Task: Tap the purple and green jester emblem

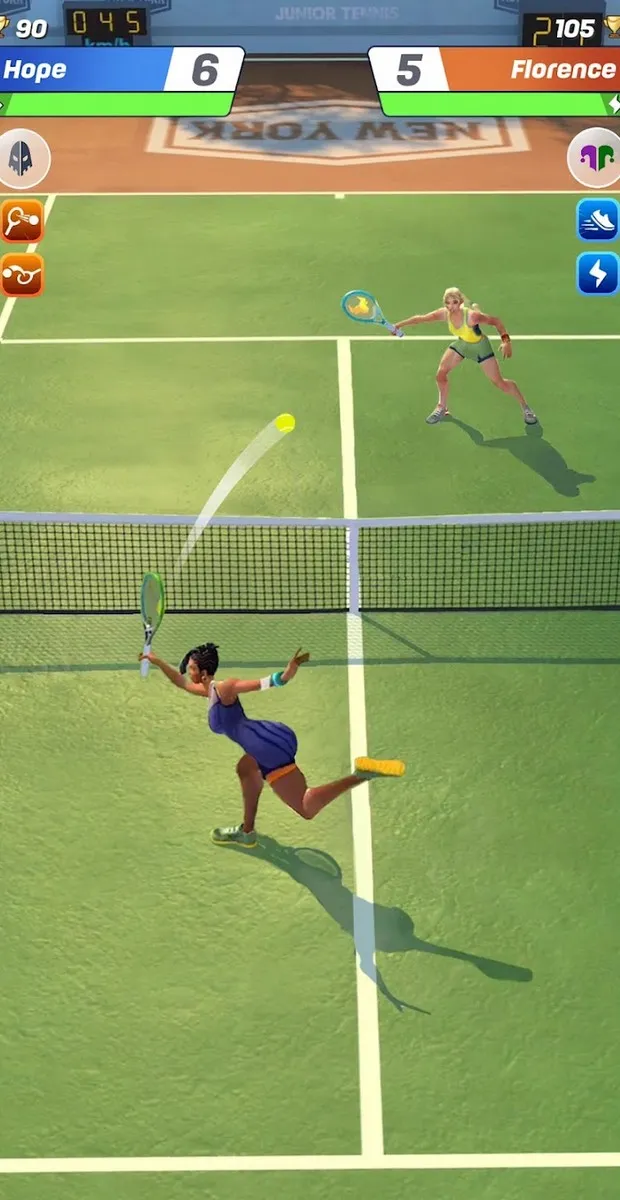Action: pos(595,157)
